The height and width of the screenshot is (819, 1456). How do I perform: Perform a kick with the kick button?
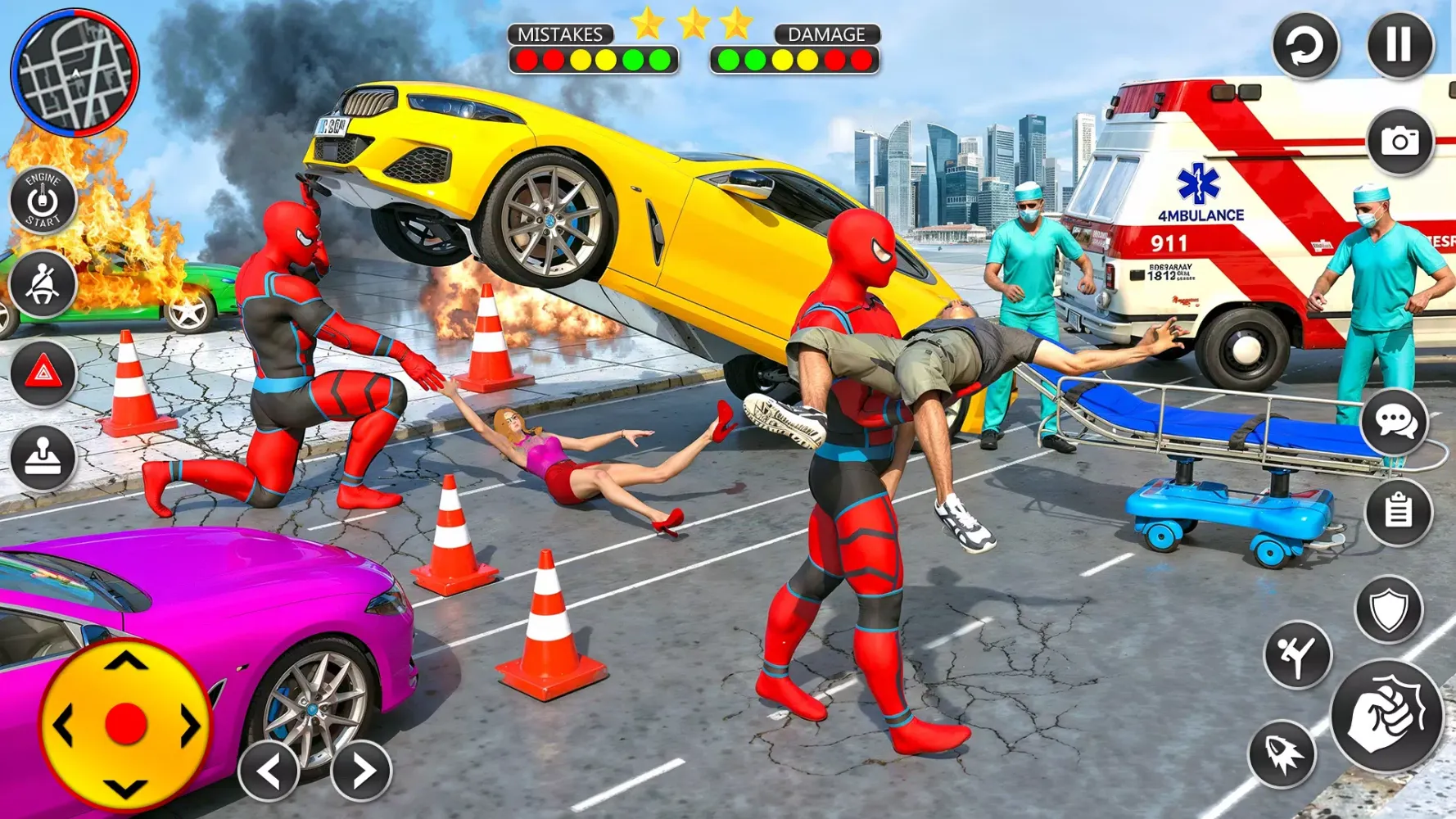tap(1297, 654)
